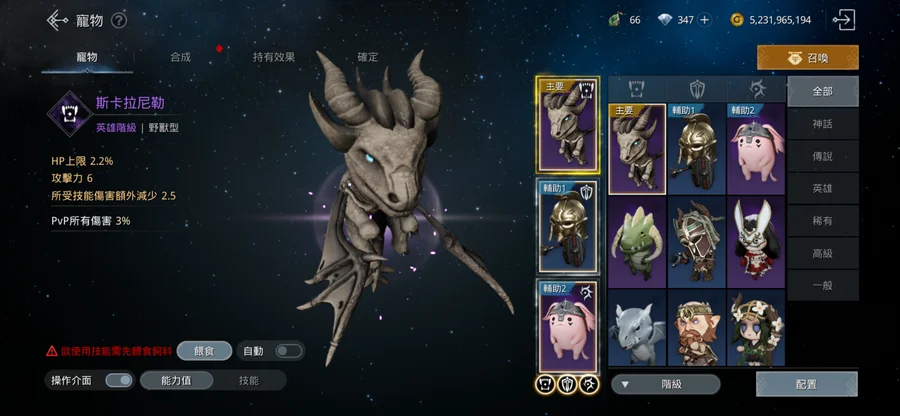The height and width of the screenshot is (416, 900).
Task: Click the orange 召喚 summon button
Action: tap(807, 57)
